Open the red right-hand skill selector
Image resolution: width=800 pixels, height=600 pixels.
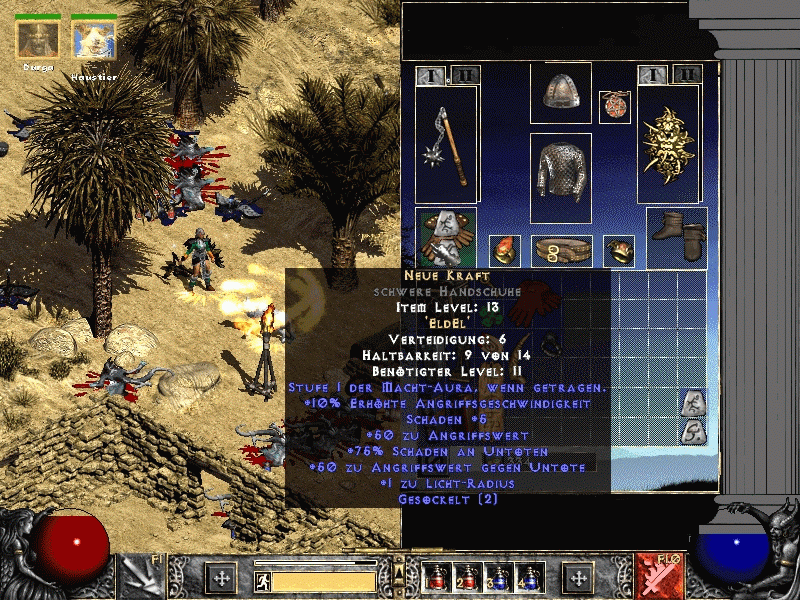[659, 577]
